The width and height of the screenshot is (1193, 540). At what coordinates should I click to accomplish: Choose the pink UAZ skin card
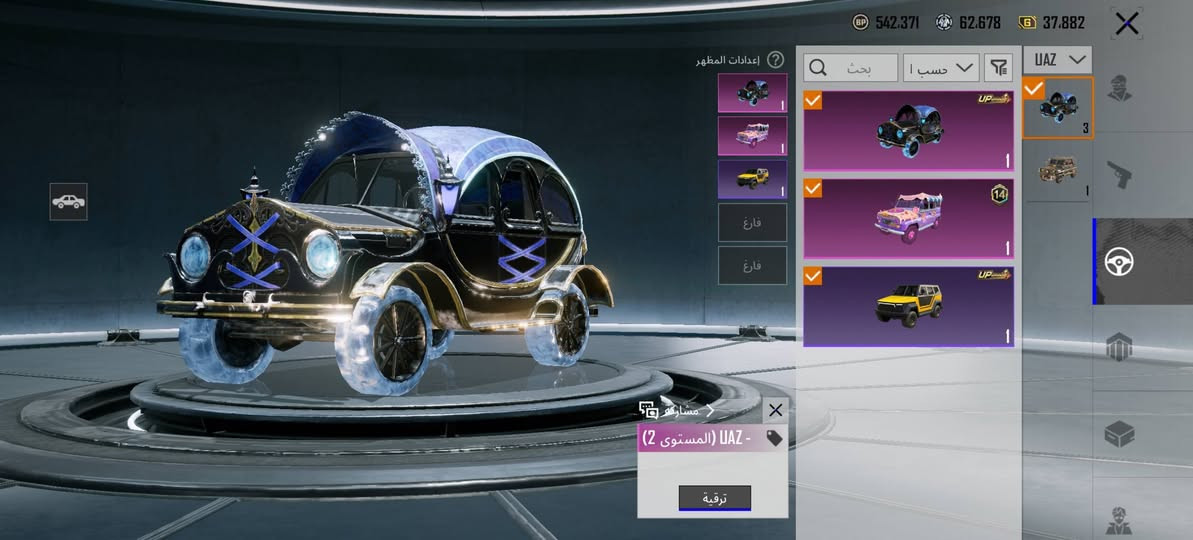pyautogui.click(x=908, y=218)
